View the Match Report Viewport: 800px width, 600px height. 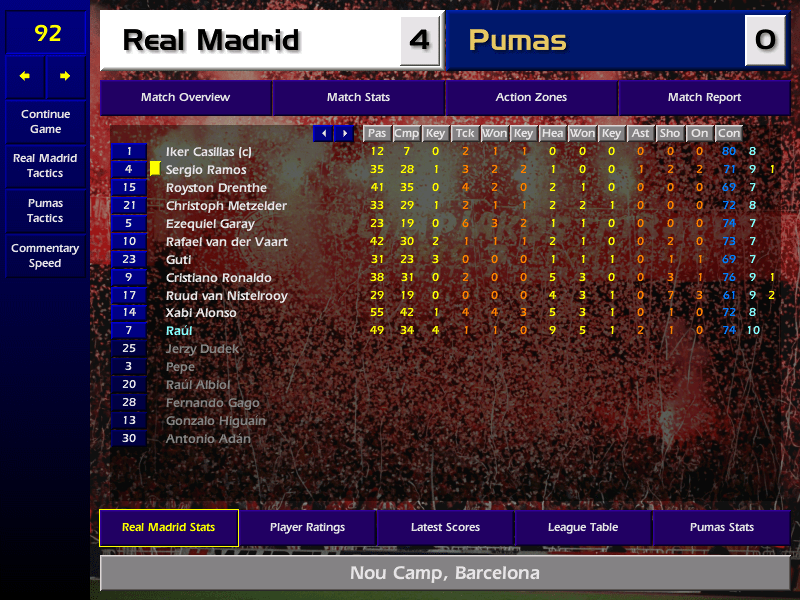tap(704, 98)
